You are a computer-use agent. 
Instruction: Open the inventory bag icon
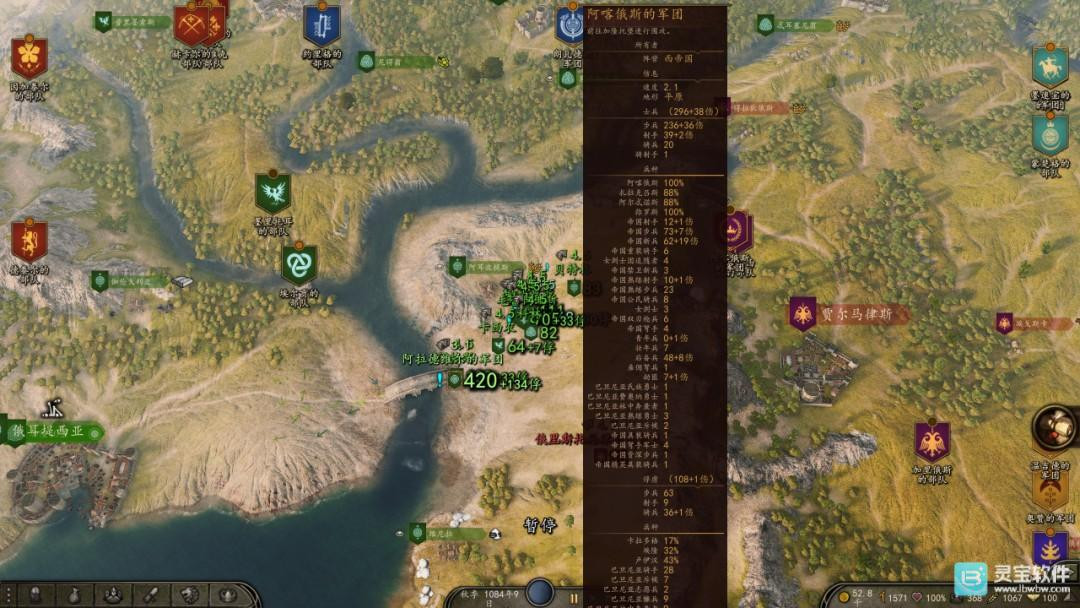73,595
